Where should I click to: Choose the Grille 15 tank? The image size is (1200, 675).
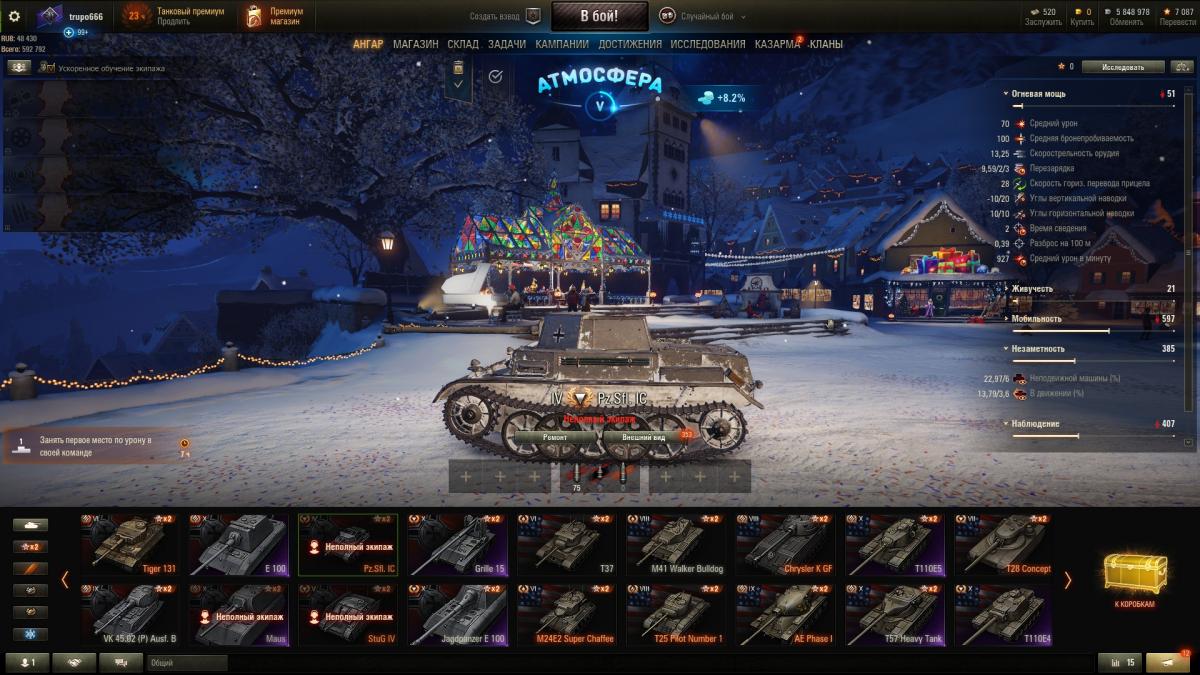pos(461,545)
